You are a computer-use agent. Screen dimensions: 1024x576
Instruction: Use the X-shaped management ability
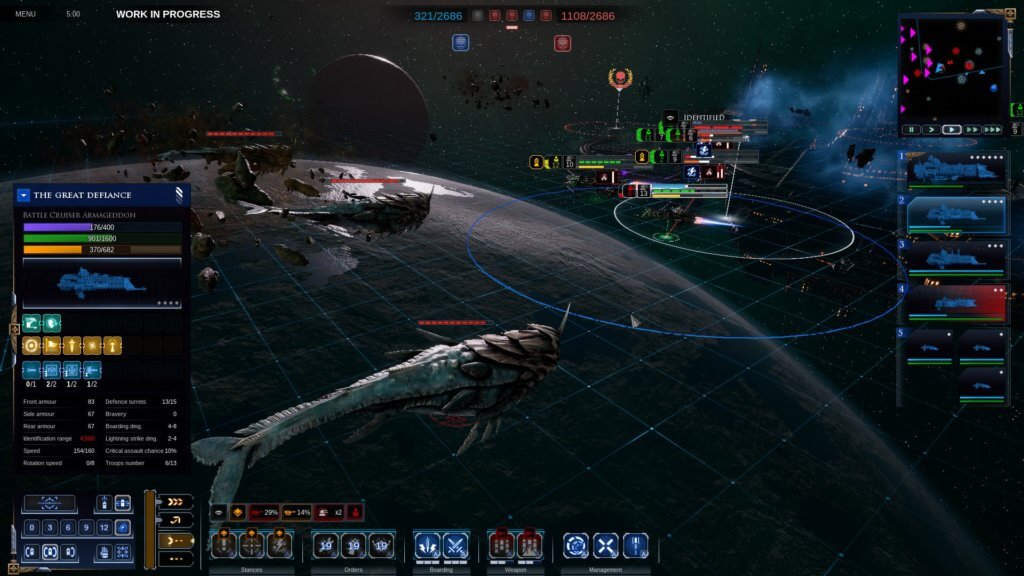click(x=606, y=546)
